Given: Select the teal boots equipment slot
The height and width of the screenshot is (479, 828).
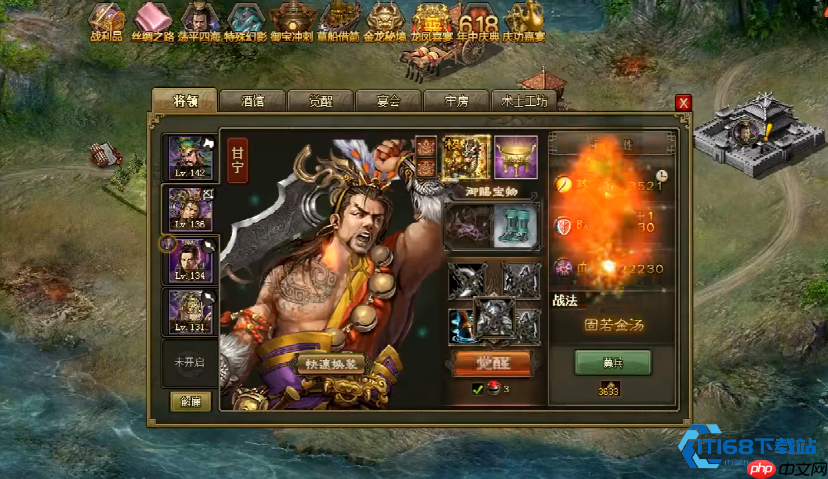Looking at the screenshot, I should point(516,223).
